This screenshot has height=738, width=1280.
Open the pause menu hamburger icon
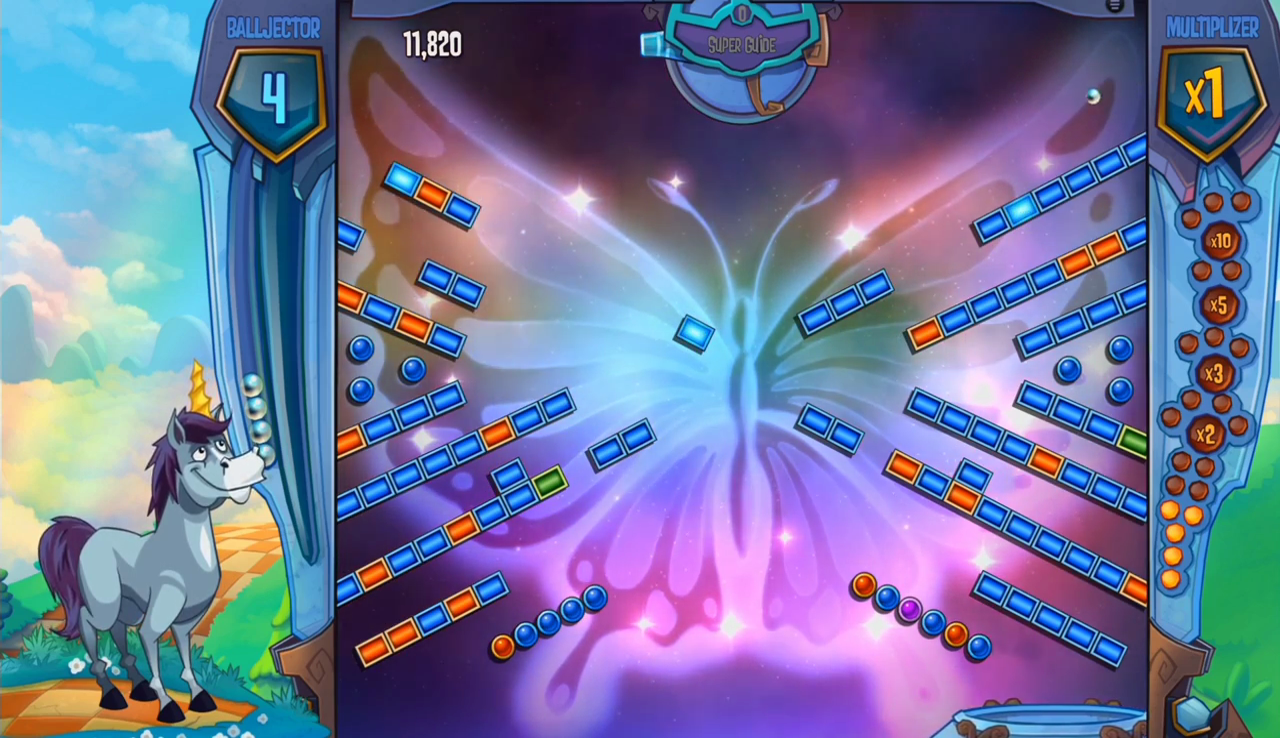tap(1115, 6)
